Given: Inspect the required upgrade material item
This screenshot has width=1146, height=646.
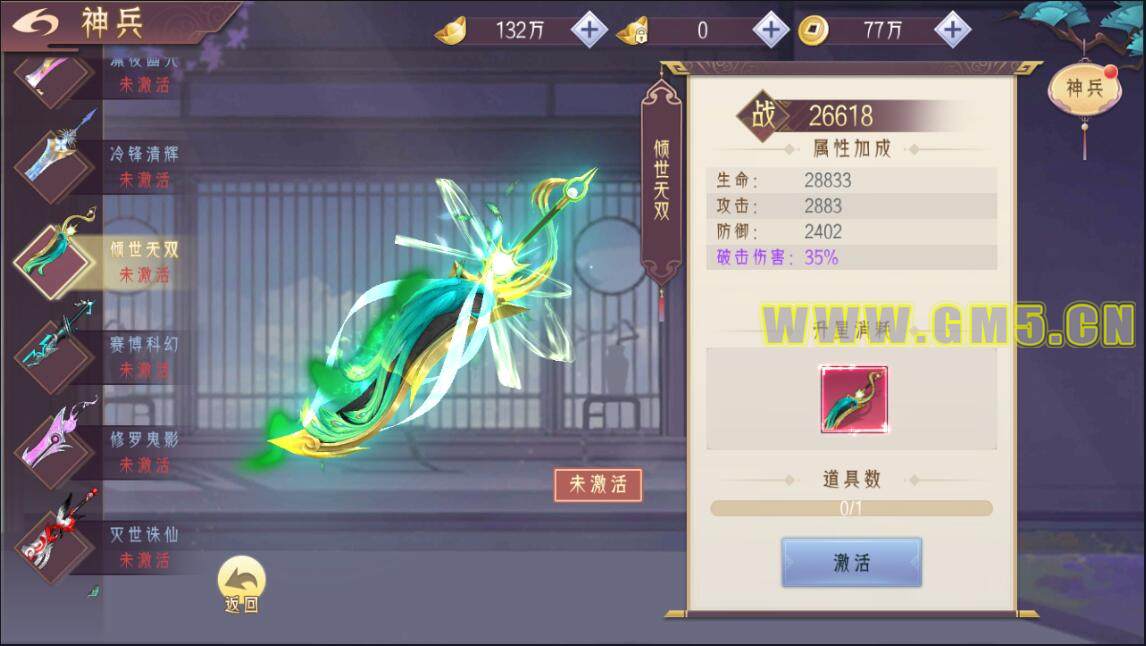Looking at the screenshot, I should coord(853,399).
